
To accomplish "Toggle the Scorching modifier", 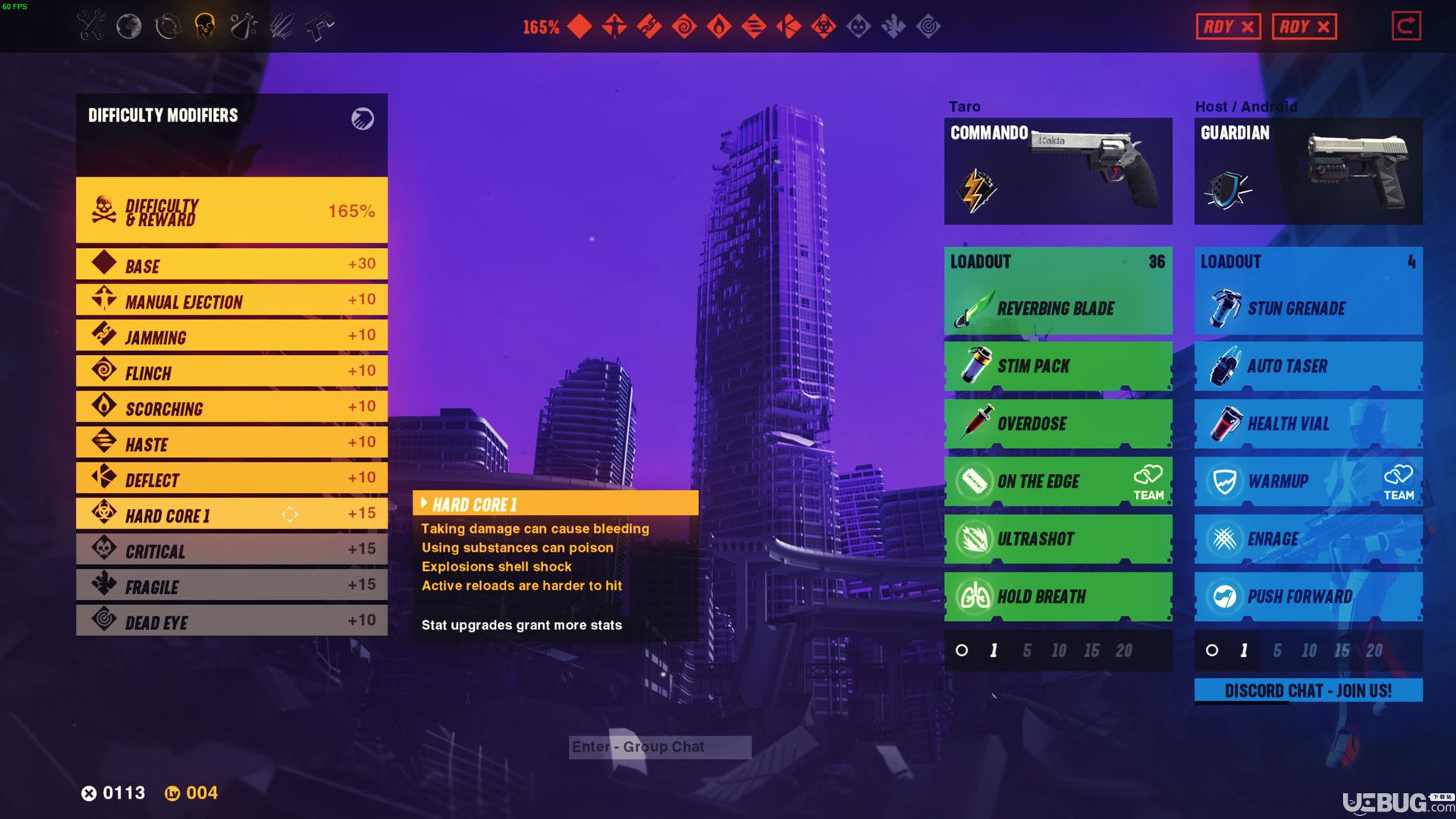I will pyautogui.click(x=231, y=407).
